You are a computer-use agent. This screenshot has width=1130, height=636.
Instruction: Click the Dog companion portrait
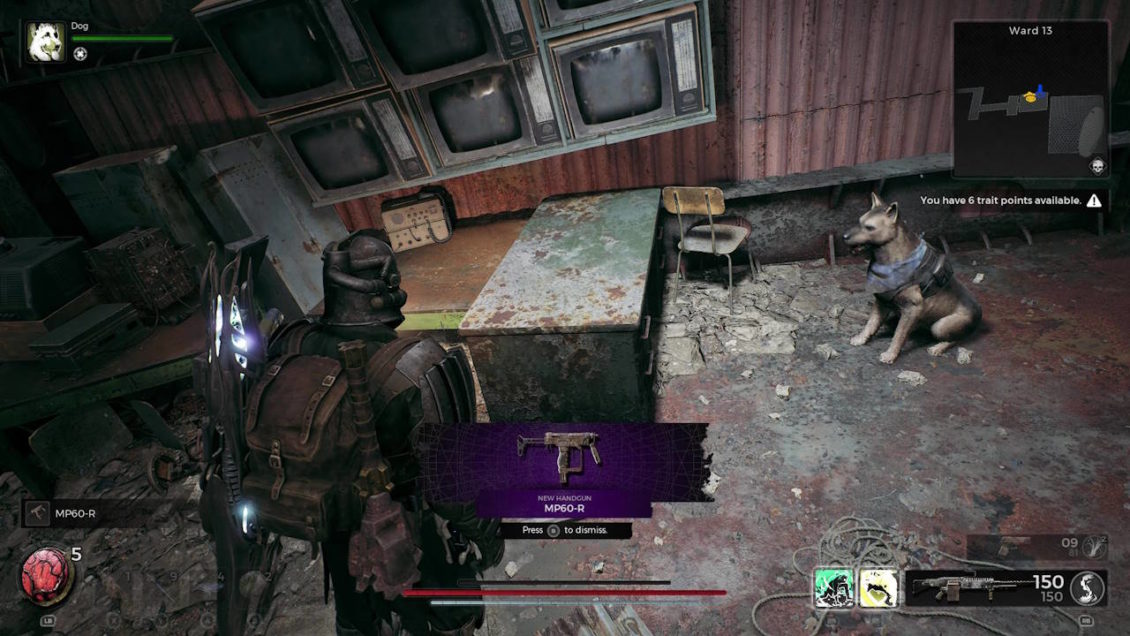coord(46,42)
